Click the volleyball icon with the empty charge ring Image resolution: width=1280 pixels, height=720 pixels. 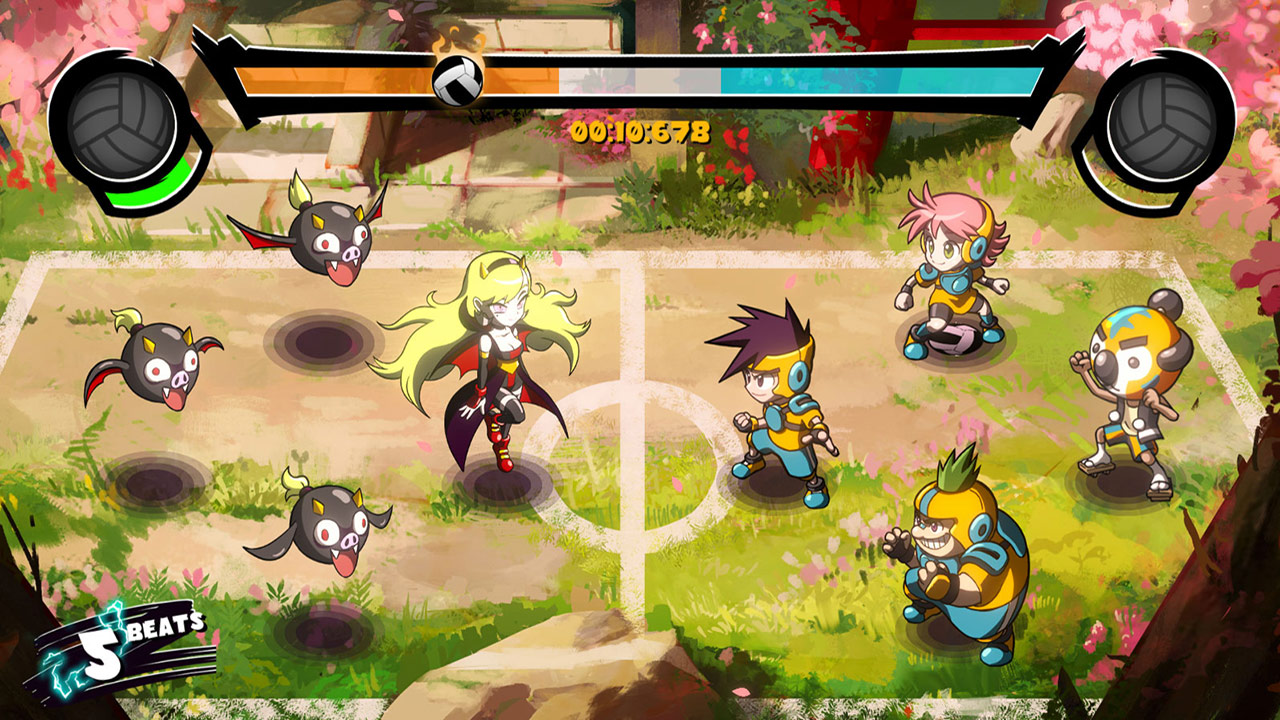[1161, 126]
